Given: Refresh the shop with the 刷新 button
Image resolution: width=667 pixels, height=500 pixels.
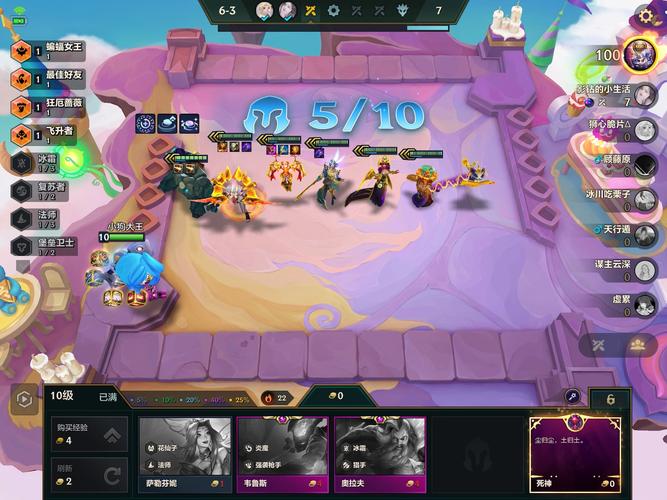Looking at the screenshot, I should [x=89, y=474].
